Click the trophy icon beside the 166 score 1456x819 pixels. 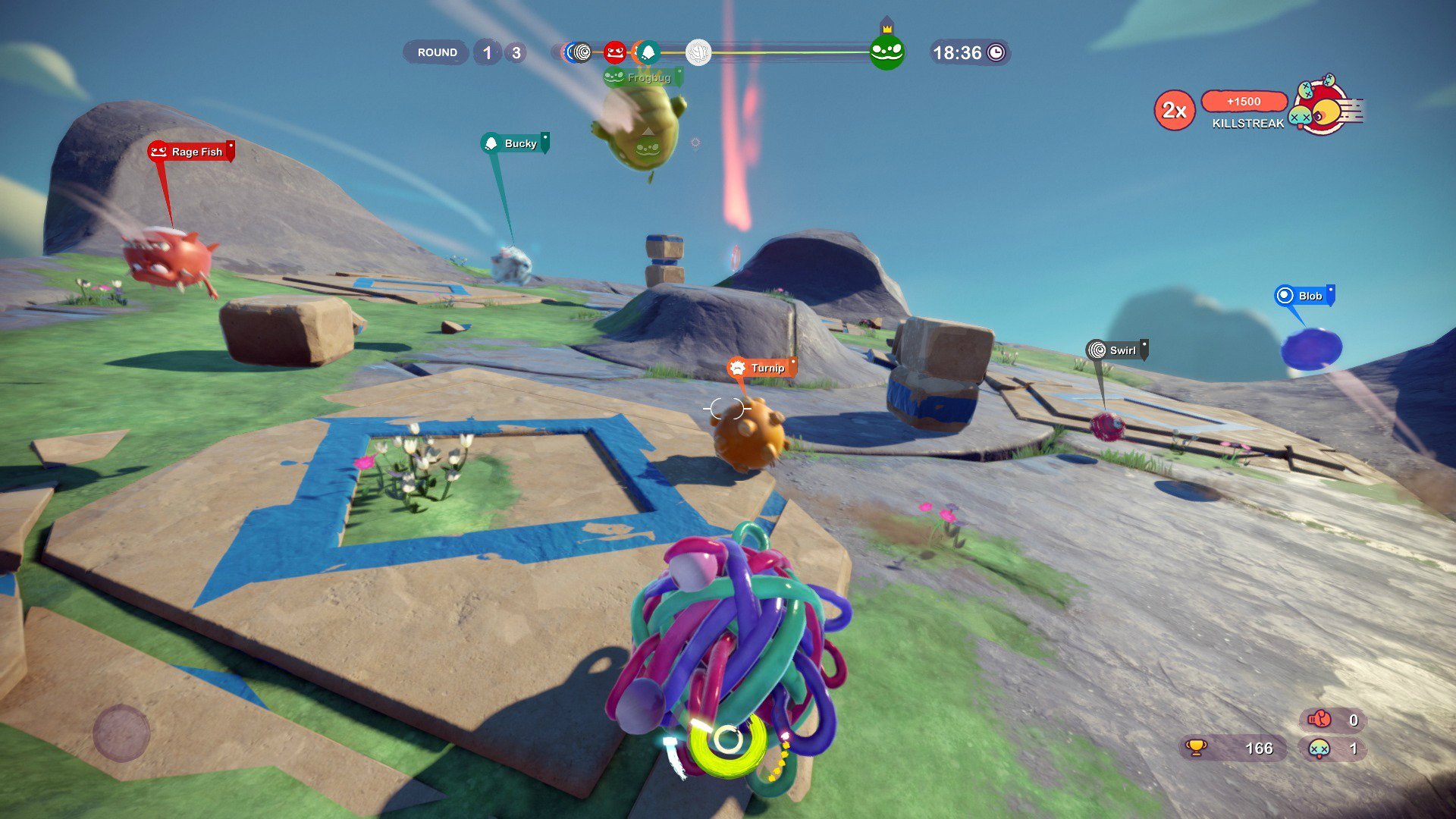(x=1195, y=748)
